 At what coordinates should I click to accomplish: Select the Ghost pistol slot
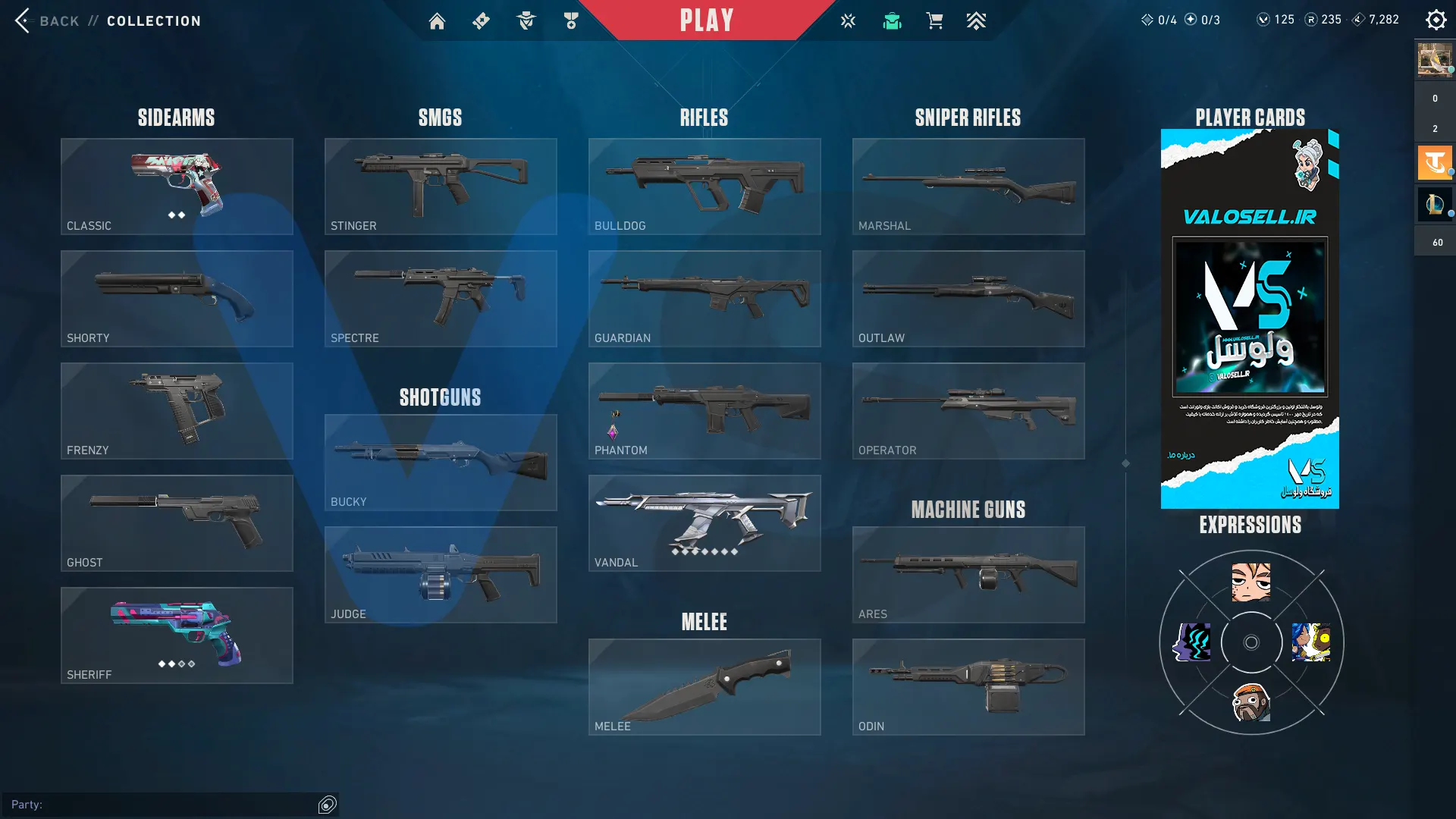pos(177,523)
